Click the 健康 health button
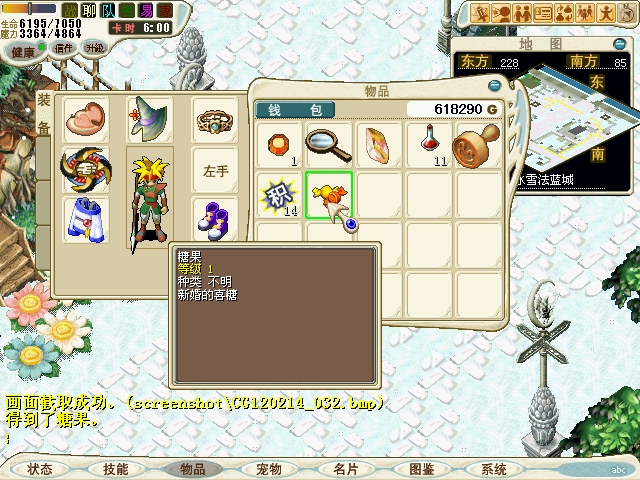 point(23,51)
